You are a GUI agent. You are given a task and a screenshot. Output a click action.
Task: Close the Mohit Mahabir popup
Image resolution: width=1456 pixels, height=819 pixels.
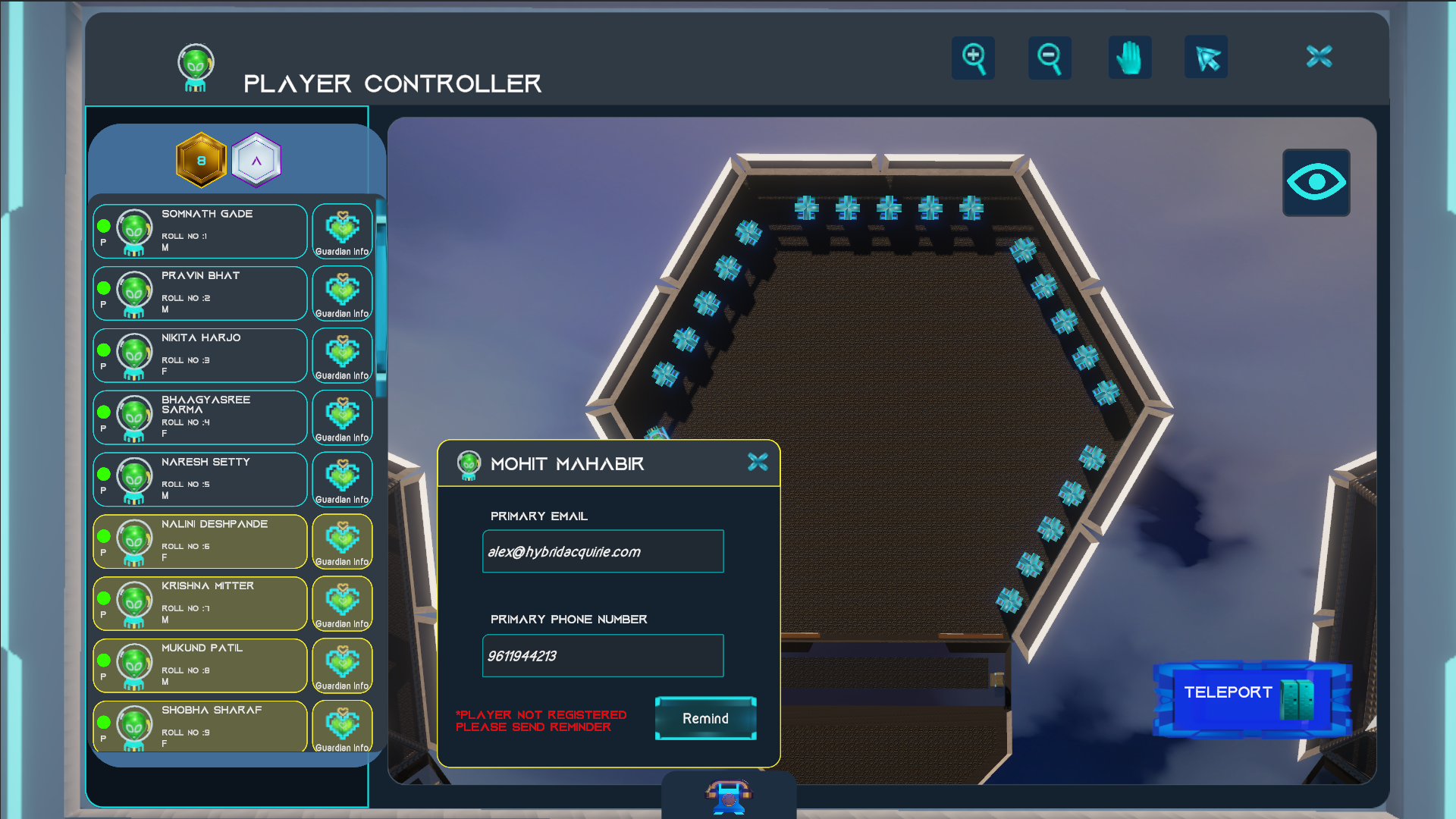click(758, 462)
